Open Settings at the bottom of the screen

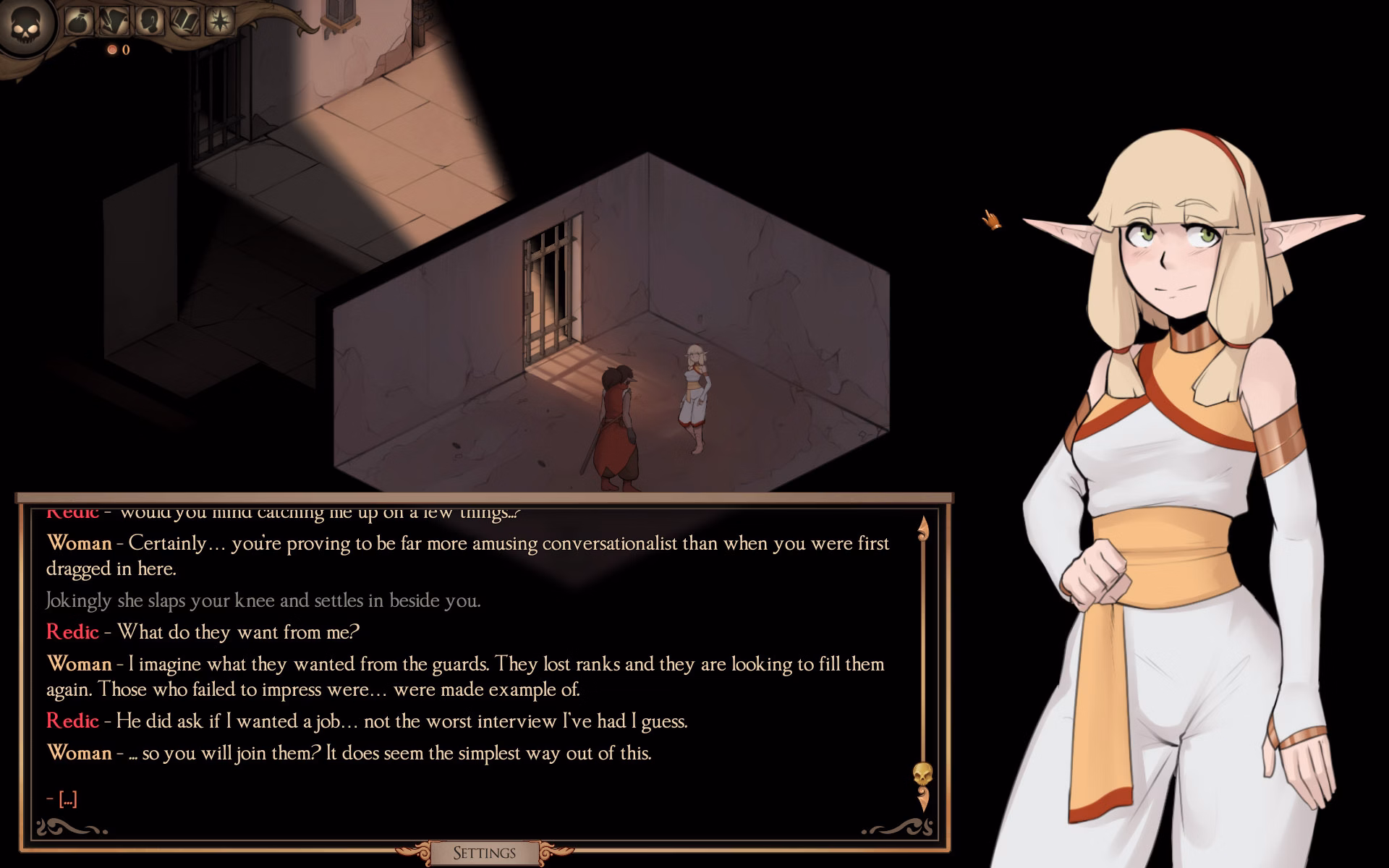coord(483,853)
